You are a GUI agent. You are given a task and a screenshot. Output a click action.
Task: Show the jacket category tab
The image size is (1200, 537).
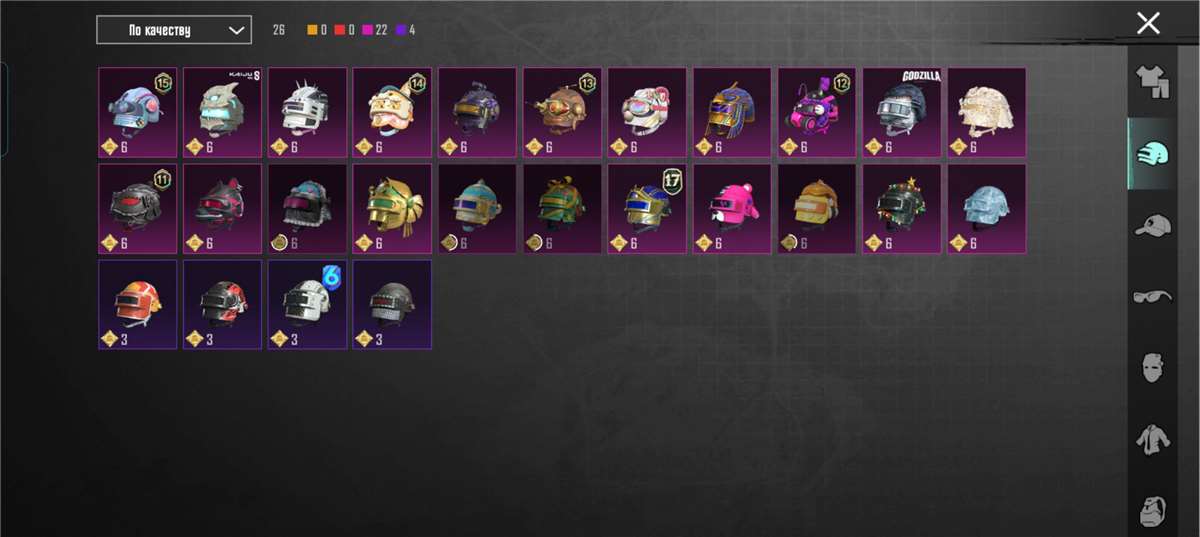pos(1153,438)
